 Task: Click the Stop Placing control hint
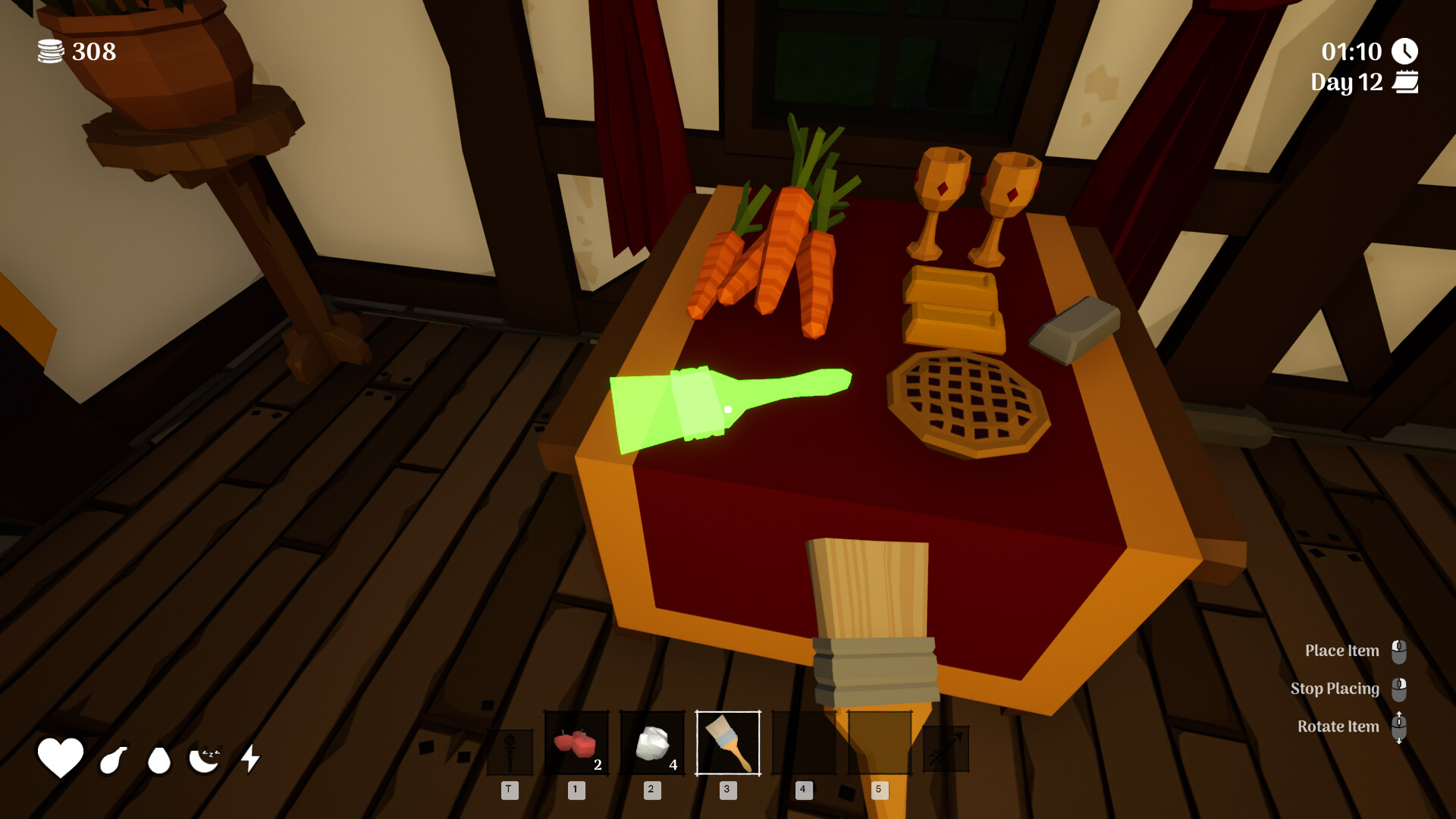pos(1335,689)
